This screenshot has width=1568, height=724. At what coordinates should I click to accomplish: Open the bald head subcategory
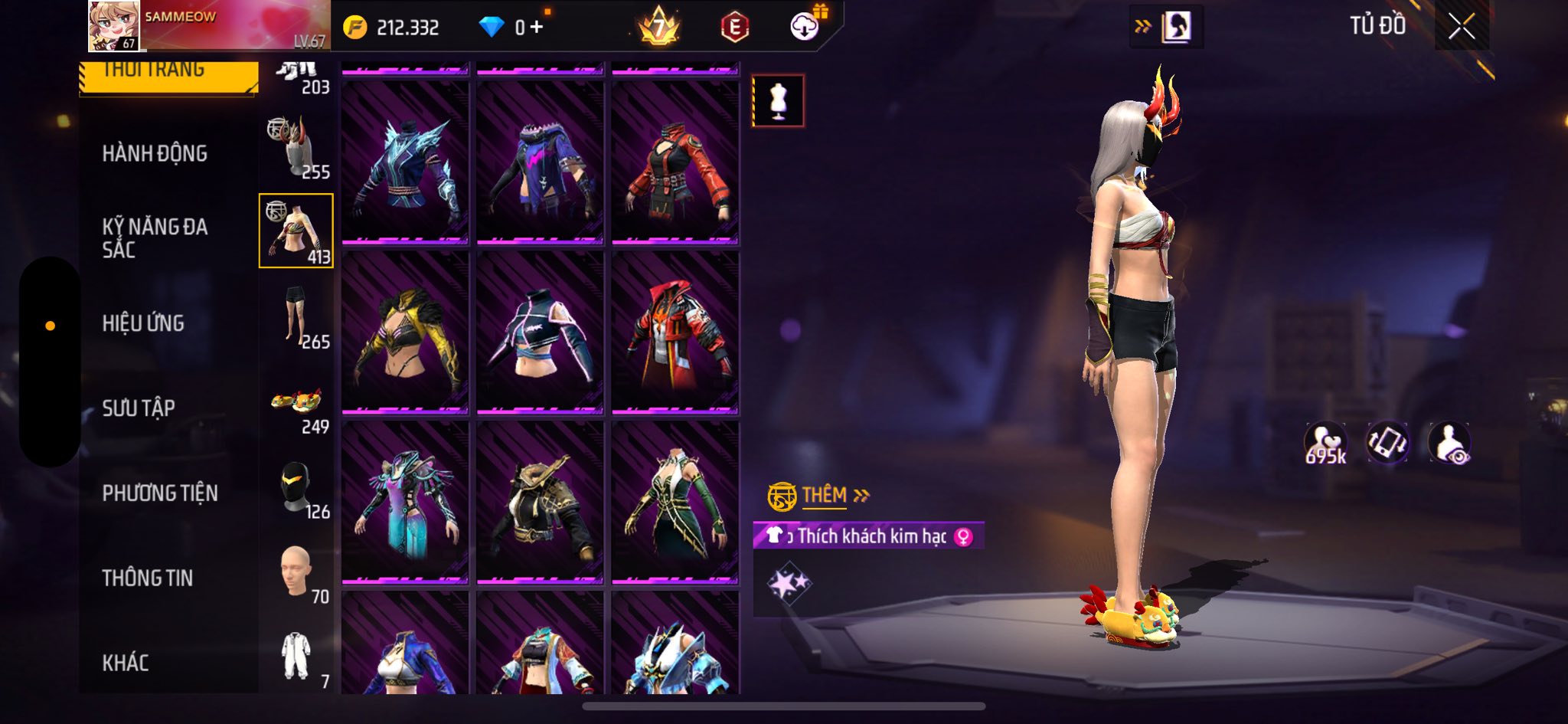coord(296,572)
